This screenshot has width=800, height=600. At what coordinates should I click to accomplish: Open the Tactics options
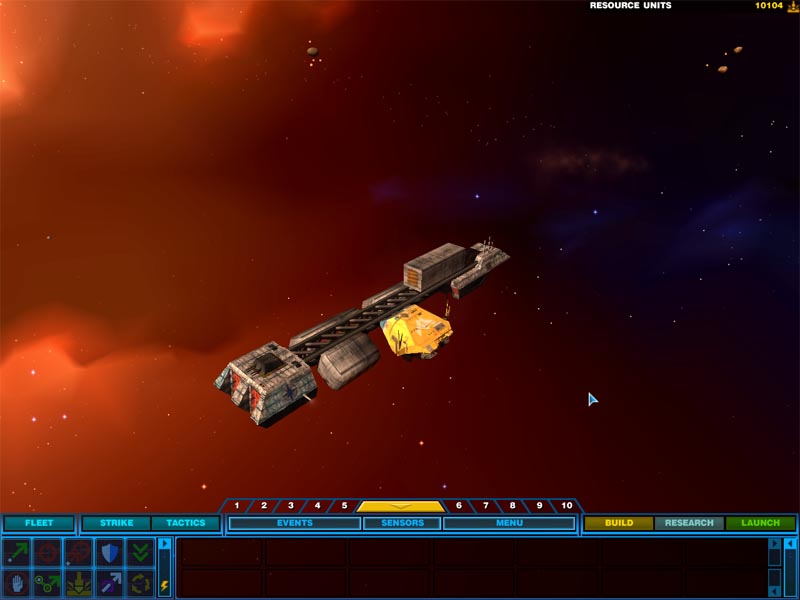(x=185, y=523)
